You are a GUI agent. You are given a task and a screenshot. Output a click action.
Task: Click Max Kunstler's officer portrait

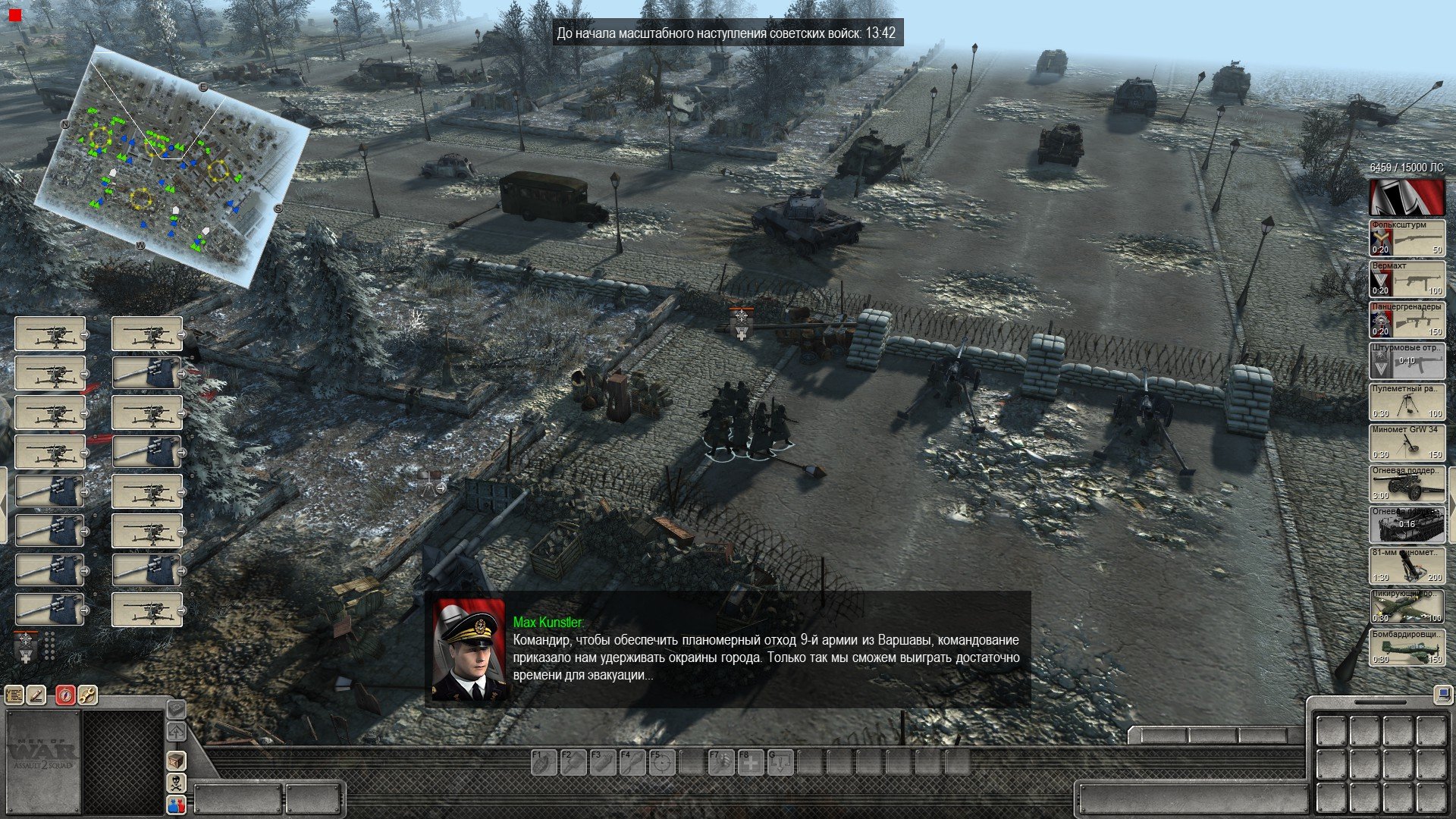pos(468,650)
